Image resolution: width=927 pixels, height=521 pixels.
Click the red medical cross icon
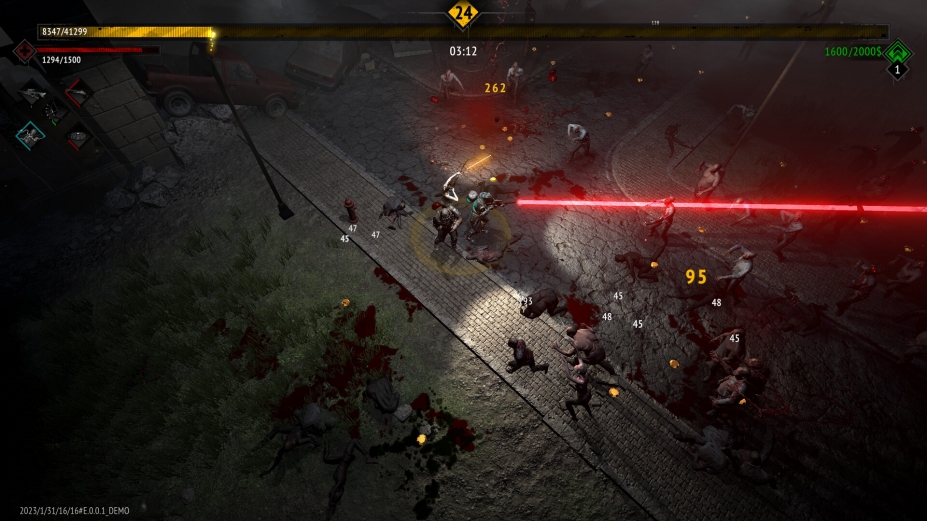point(23,50)
